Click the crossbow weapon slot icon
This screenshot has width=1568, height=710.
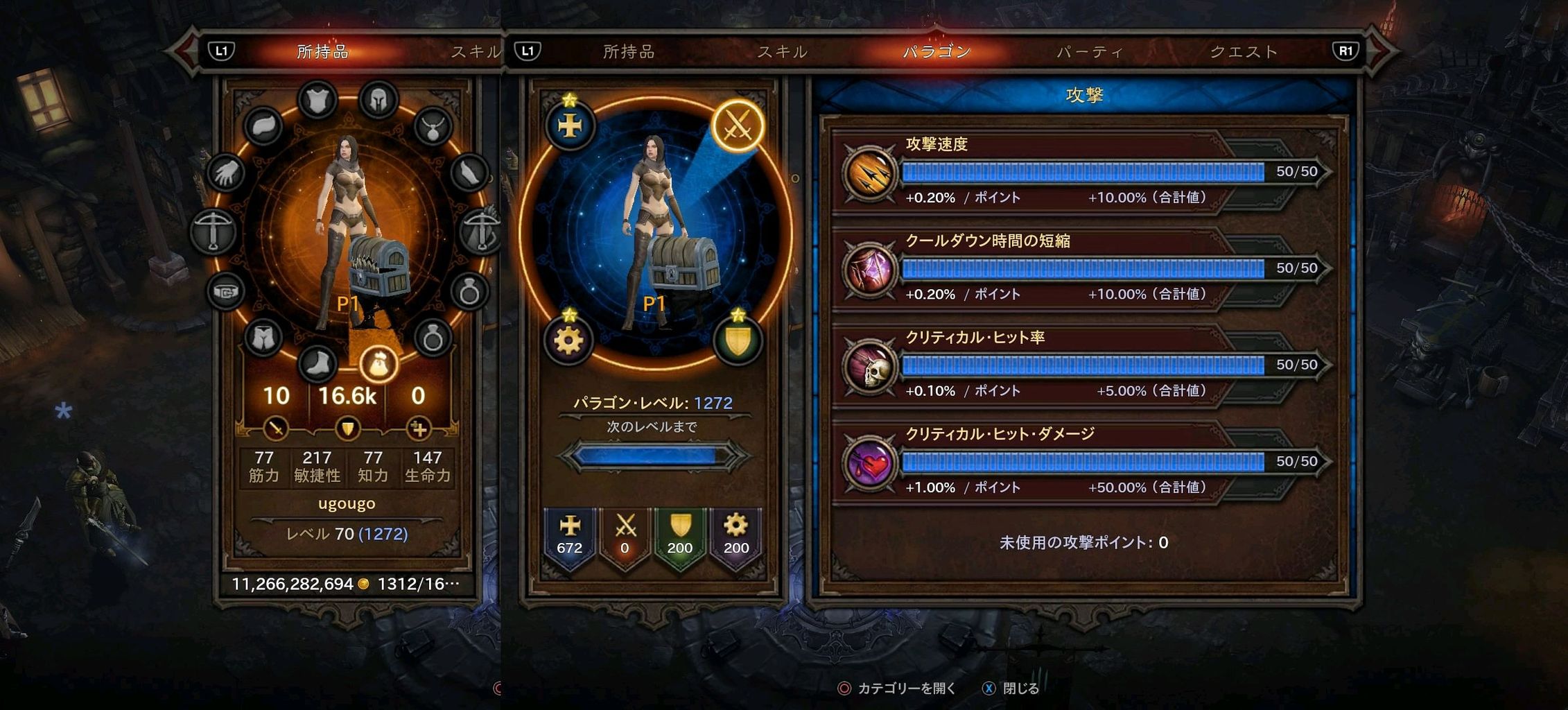(215, 229)
